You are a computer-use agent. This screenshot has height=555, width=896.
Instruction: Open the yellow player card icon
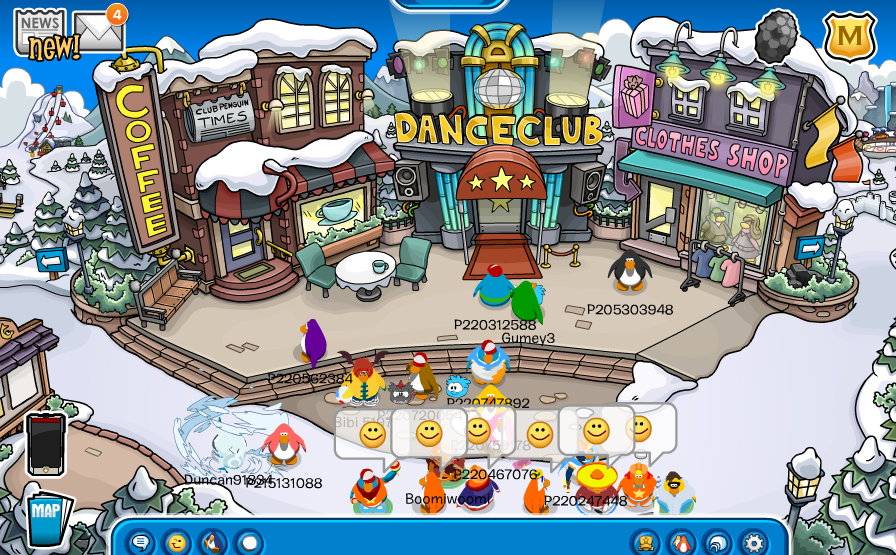pos(645,543)
